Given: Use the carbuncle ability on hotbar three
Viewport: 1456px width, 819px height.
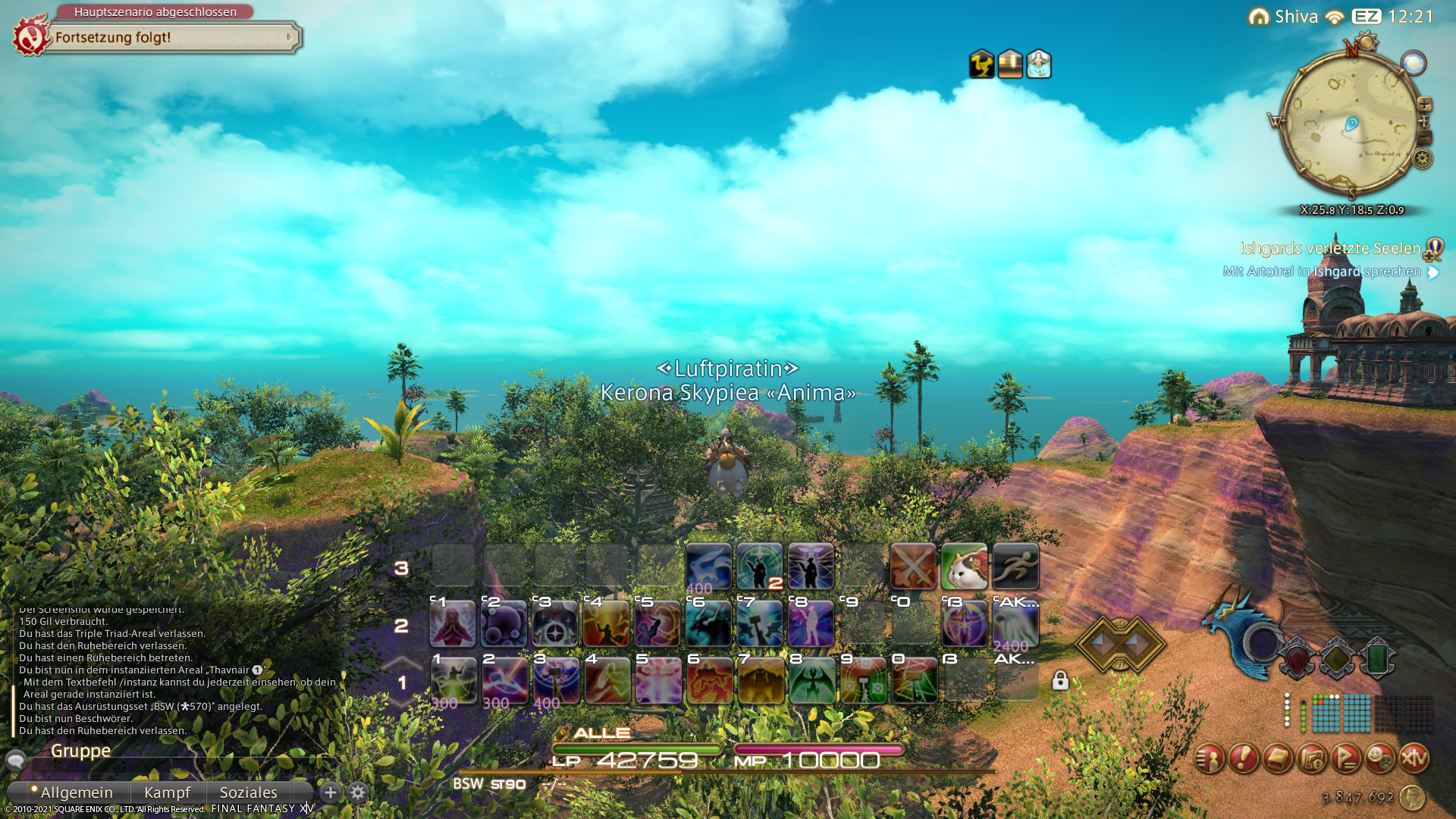Looking at the screenshot, I should point(708,566).
